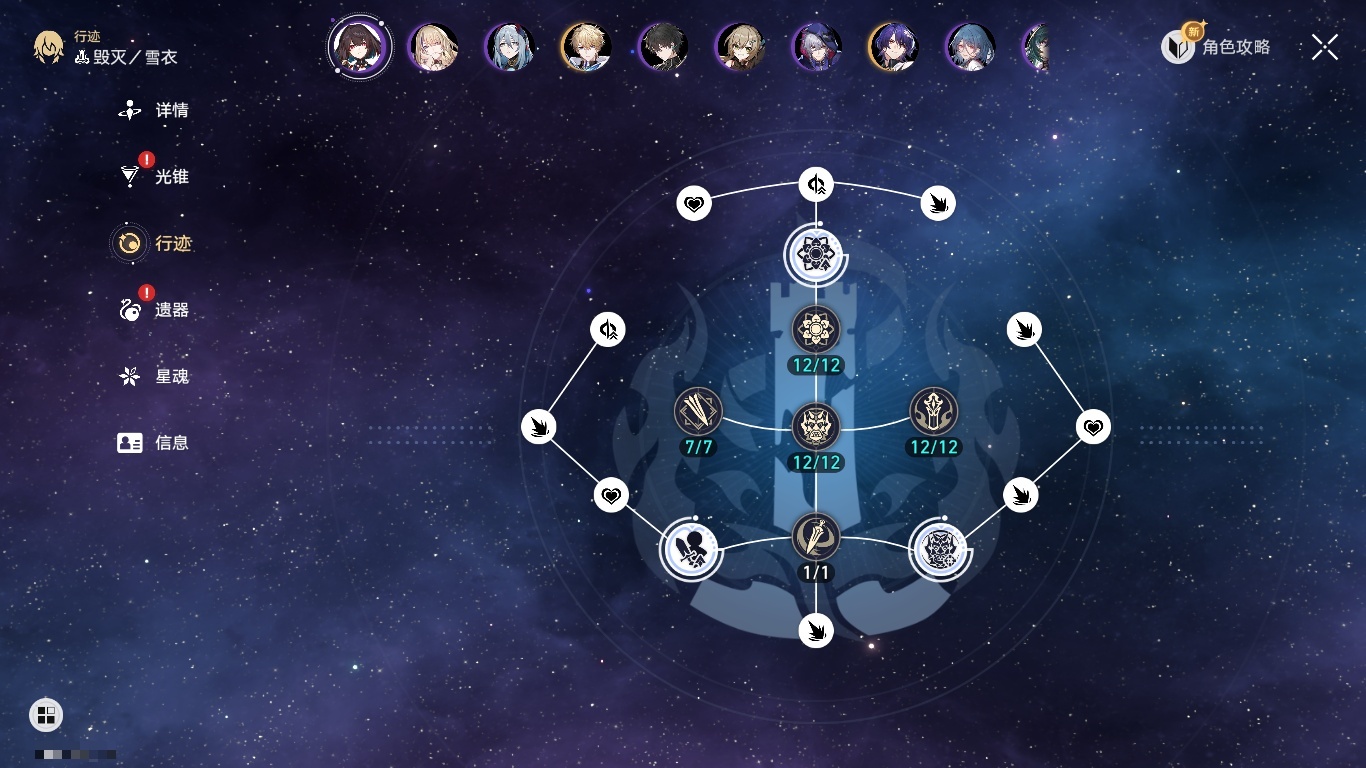The image size is (1366, 768).
Task: Open the 详情 details tab
Action: coord(154,110)
